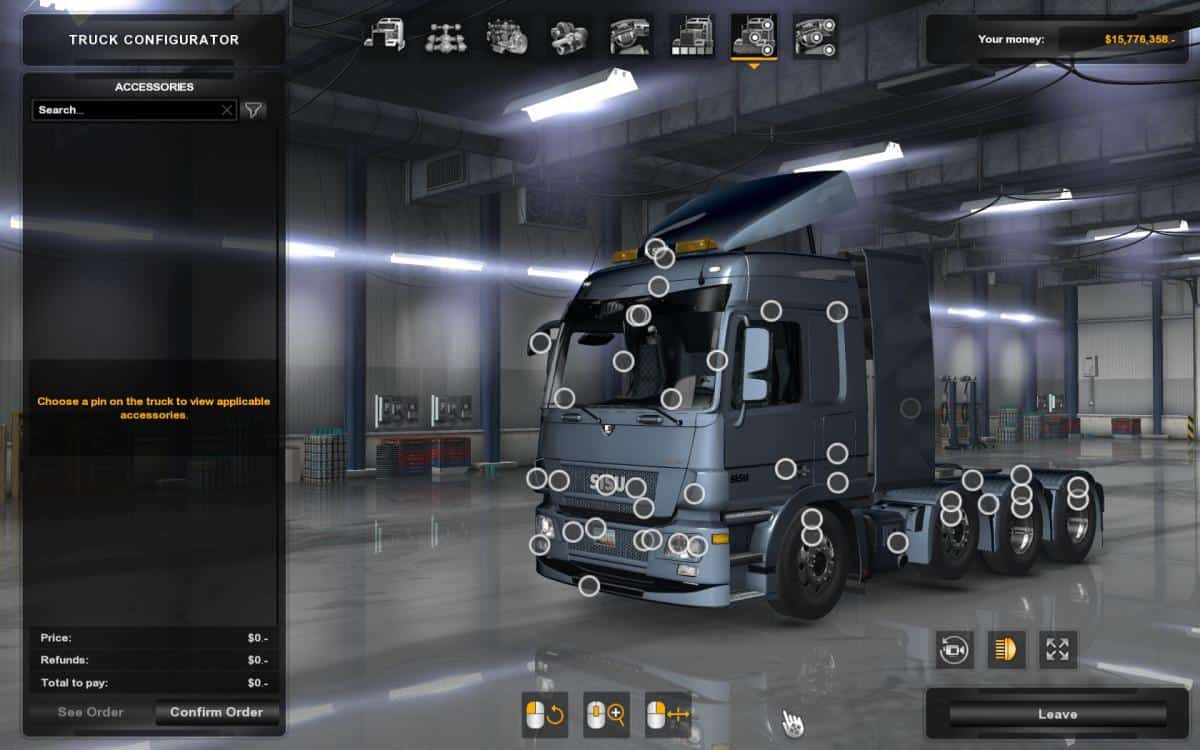
Task: Select the engine category tab
Action: point(507,37)
